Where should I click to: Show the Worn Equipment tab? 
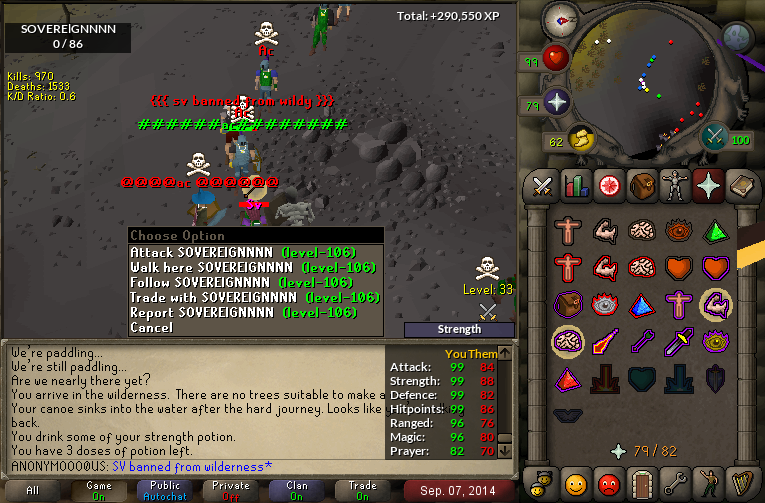coord(674,185)
